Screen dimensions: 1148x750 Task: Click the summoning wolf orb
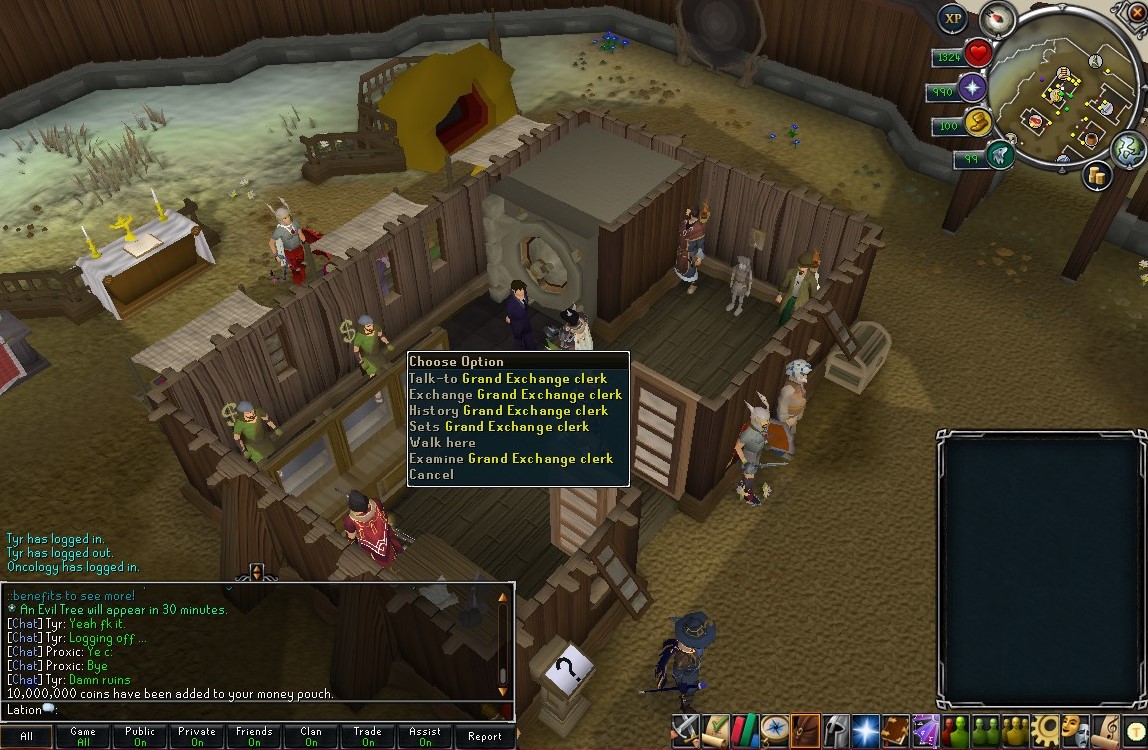tap(999, 155)
